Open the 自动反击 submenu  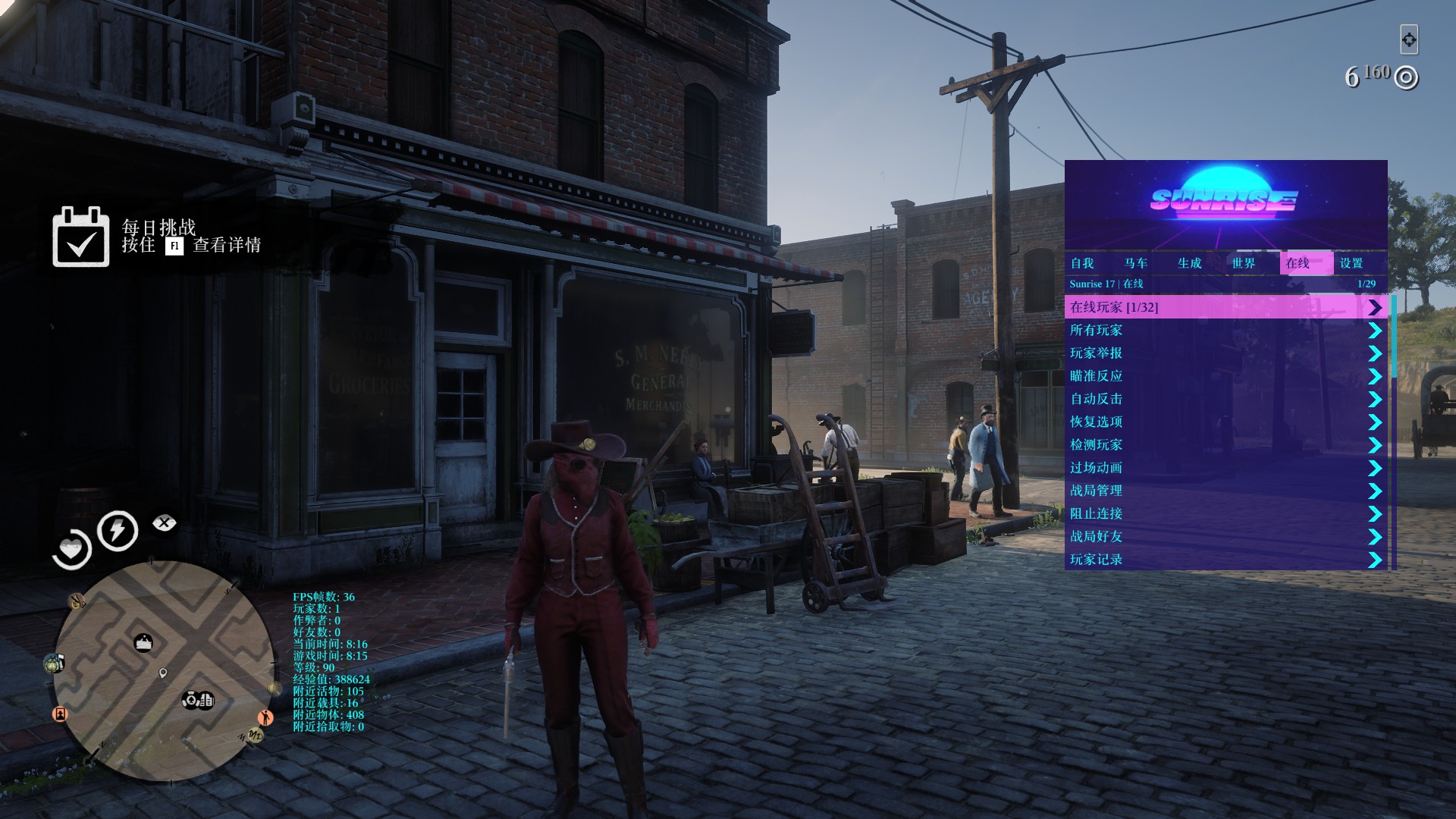[1096, 399]
